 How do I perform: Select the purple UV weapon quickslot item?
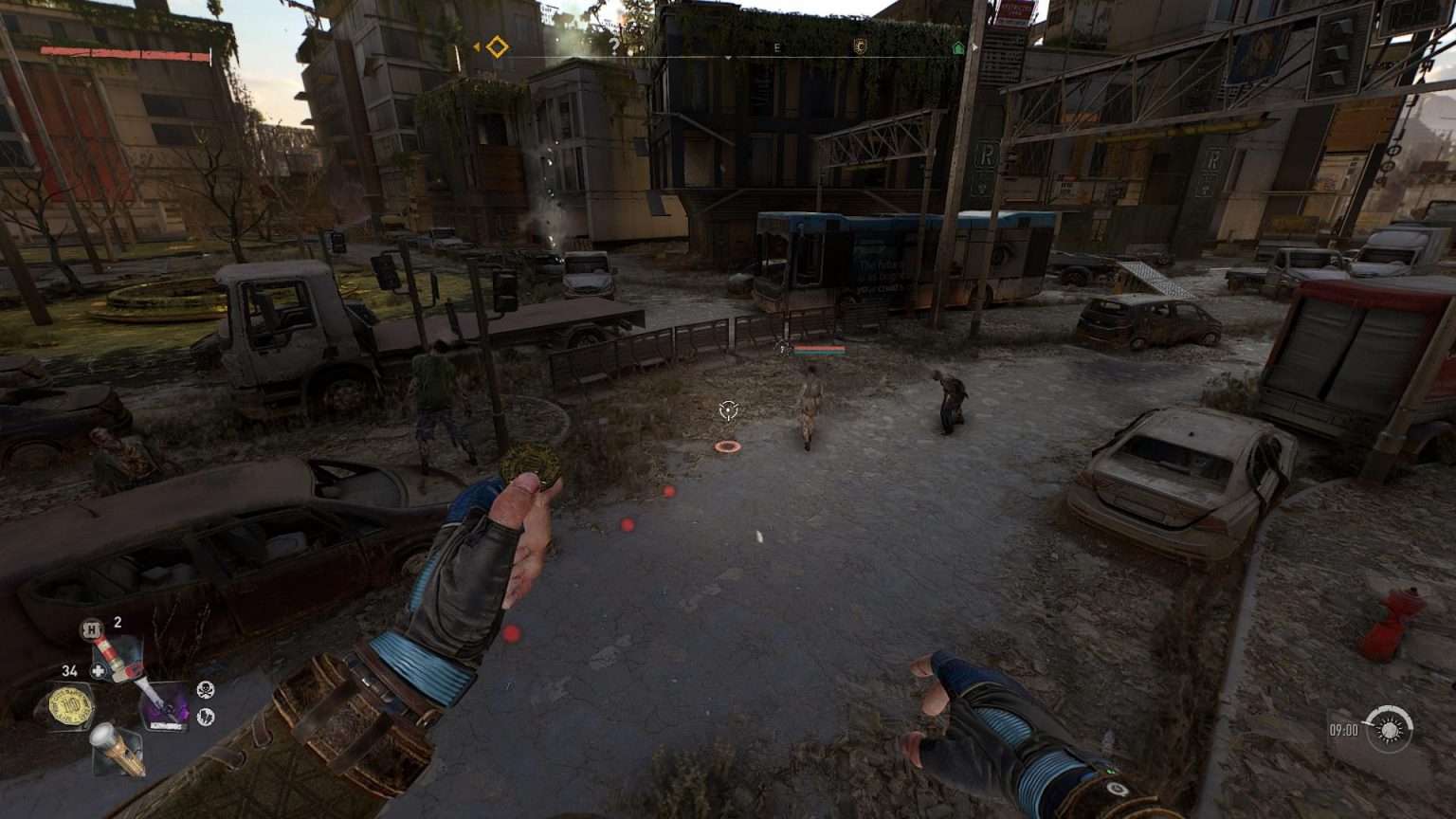tap(165, 705)
